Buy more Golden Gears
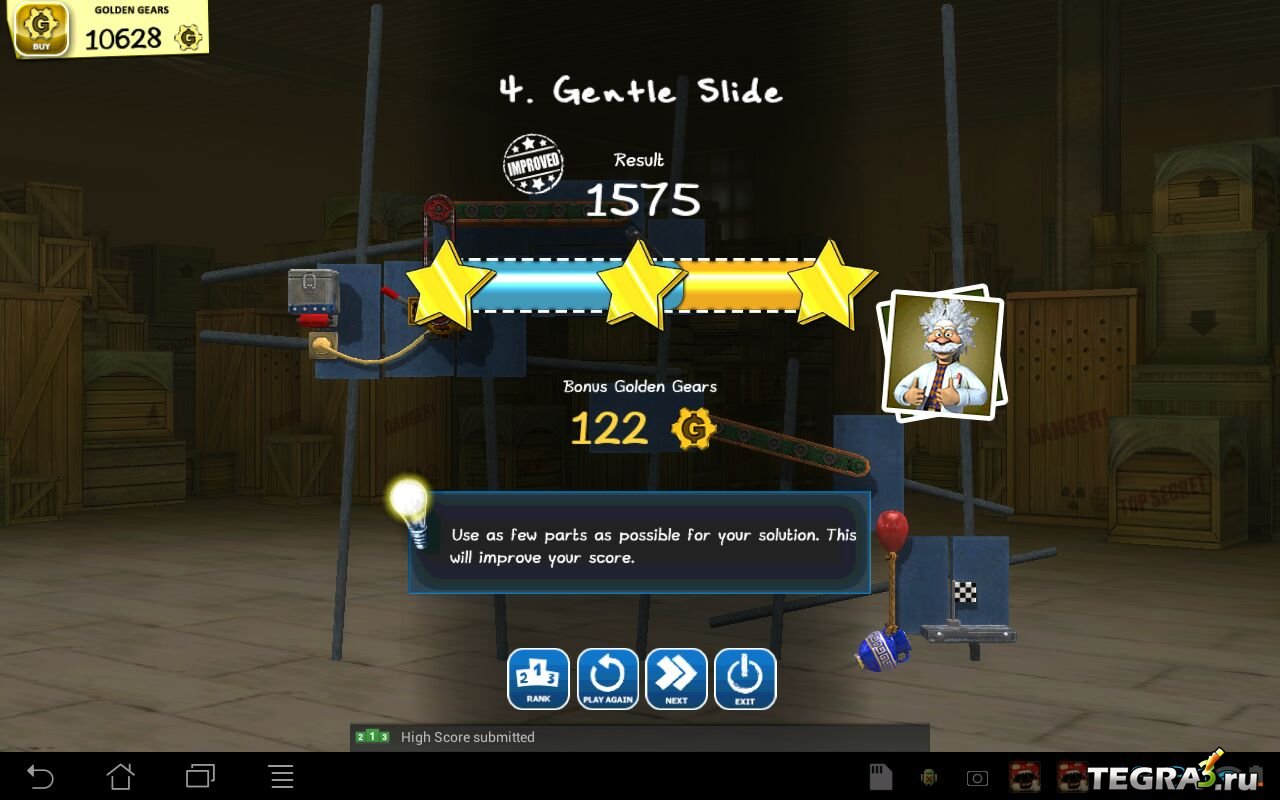The height and width of the screenshot is (800, 1280). [41, 29]
